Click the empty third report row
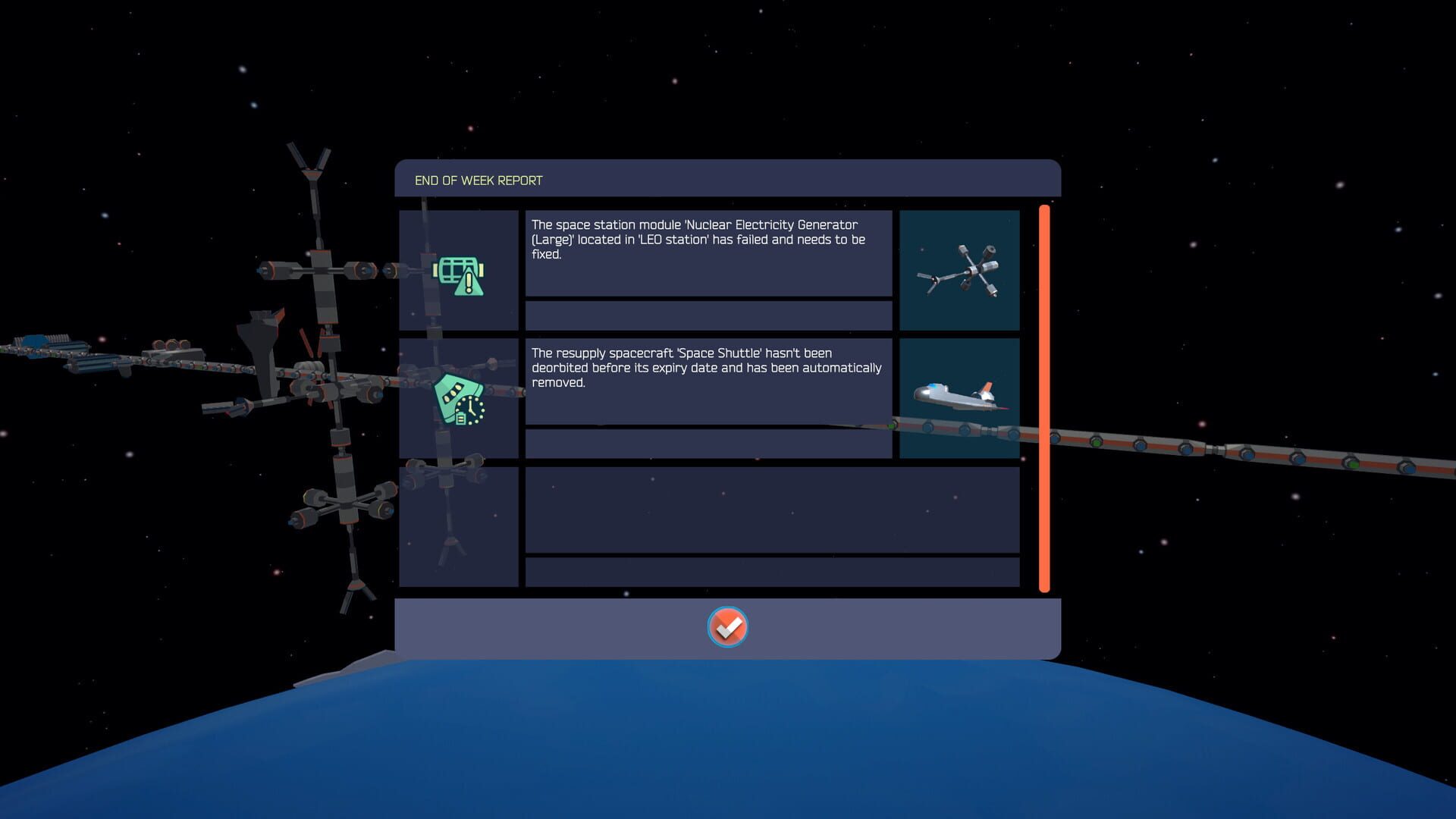 (771, 510)
